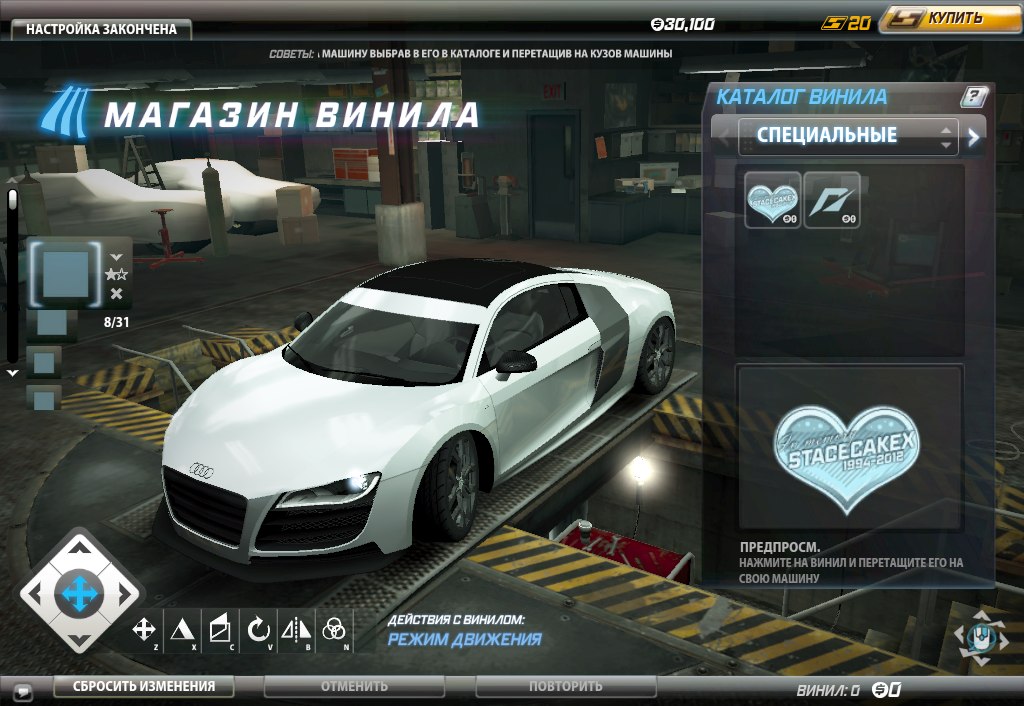Open the vinyl color circles tool

point(334,629)
